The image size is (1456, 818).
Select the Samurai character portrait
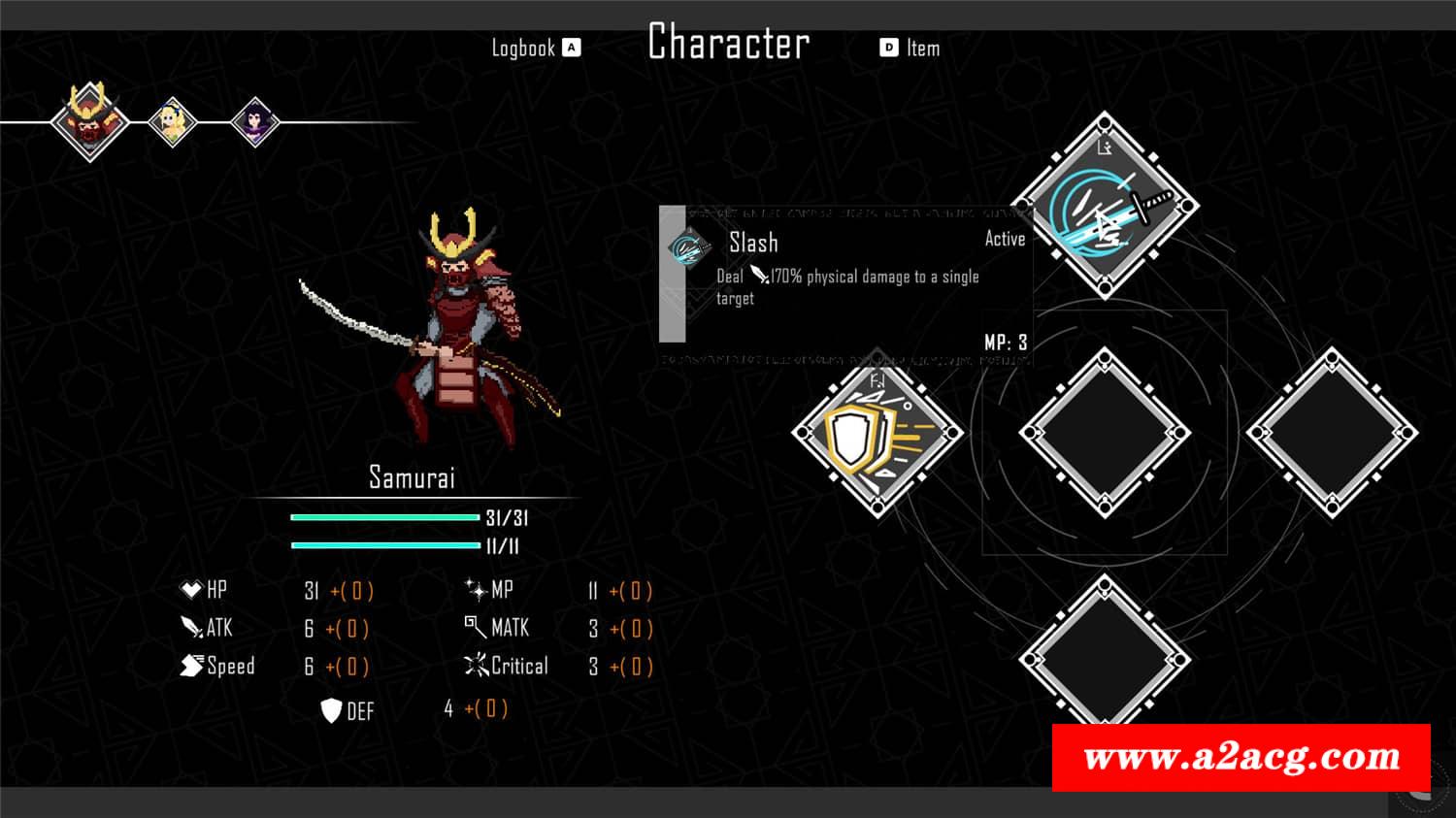click(x=89, y=122)
